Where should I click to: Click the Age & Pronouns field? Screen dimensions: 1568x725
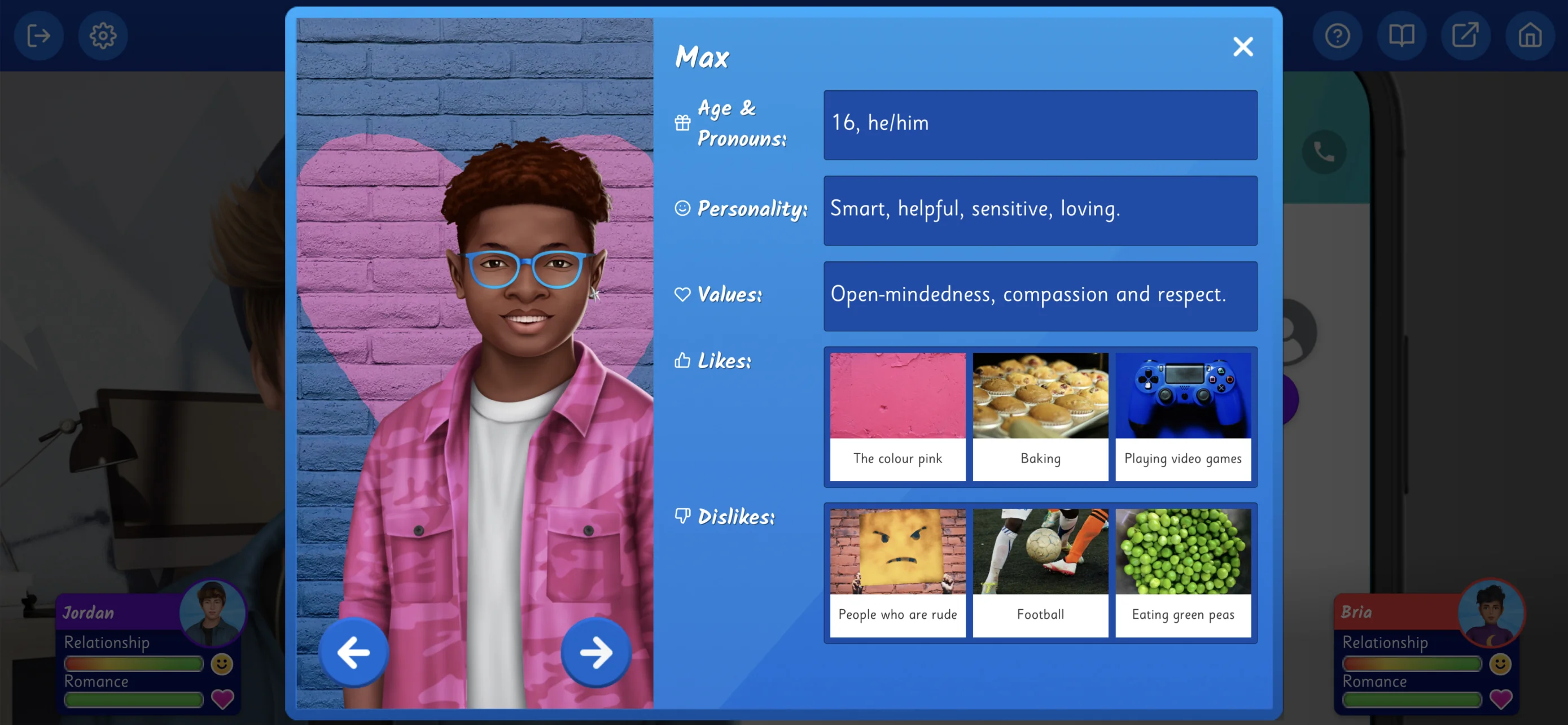tap(1039, 124)
